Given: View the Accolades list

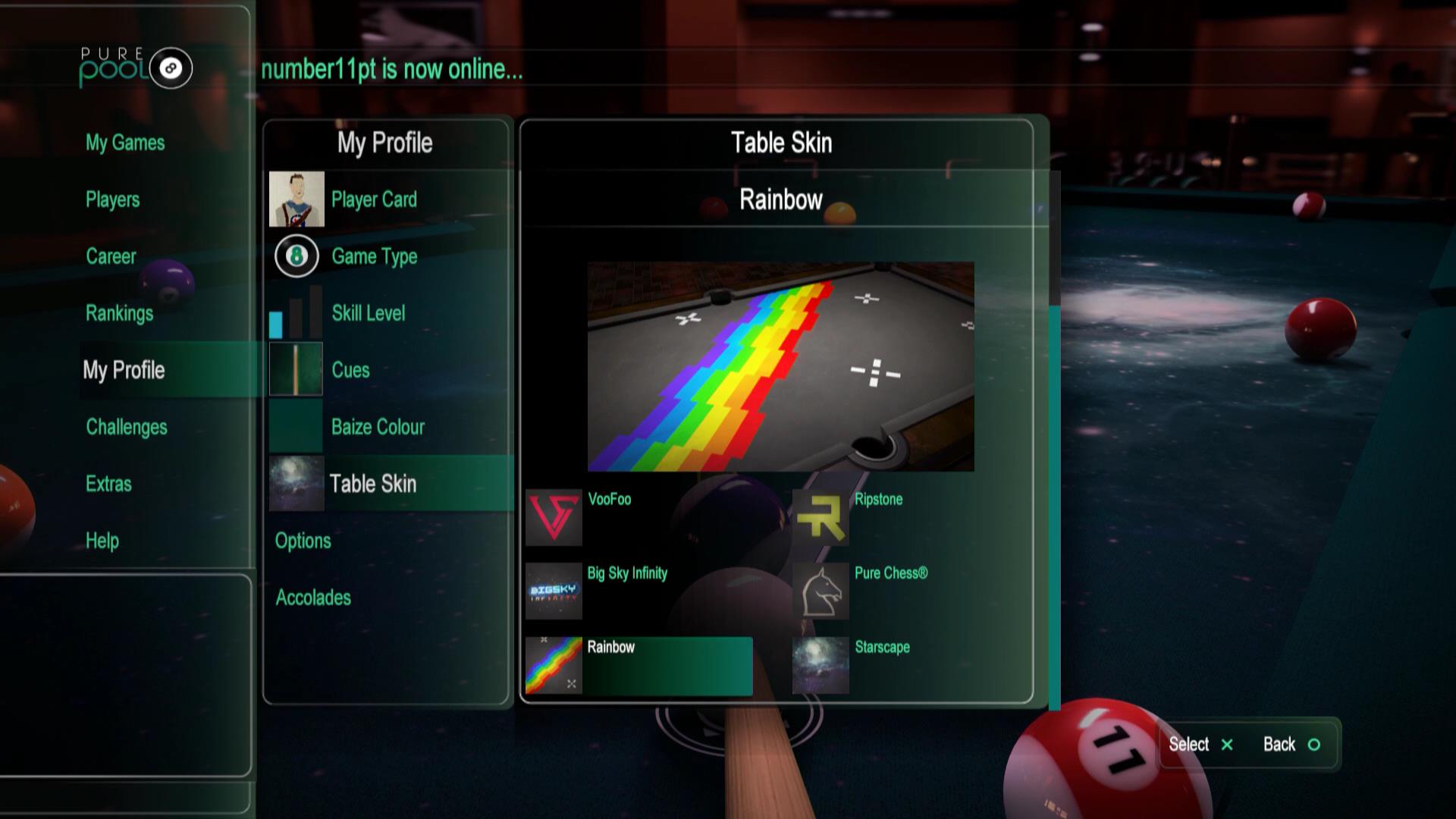Looking at the screenshot, I should tap(313, 598).
